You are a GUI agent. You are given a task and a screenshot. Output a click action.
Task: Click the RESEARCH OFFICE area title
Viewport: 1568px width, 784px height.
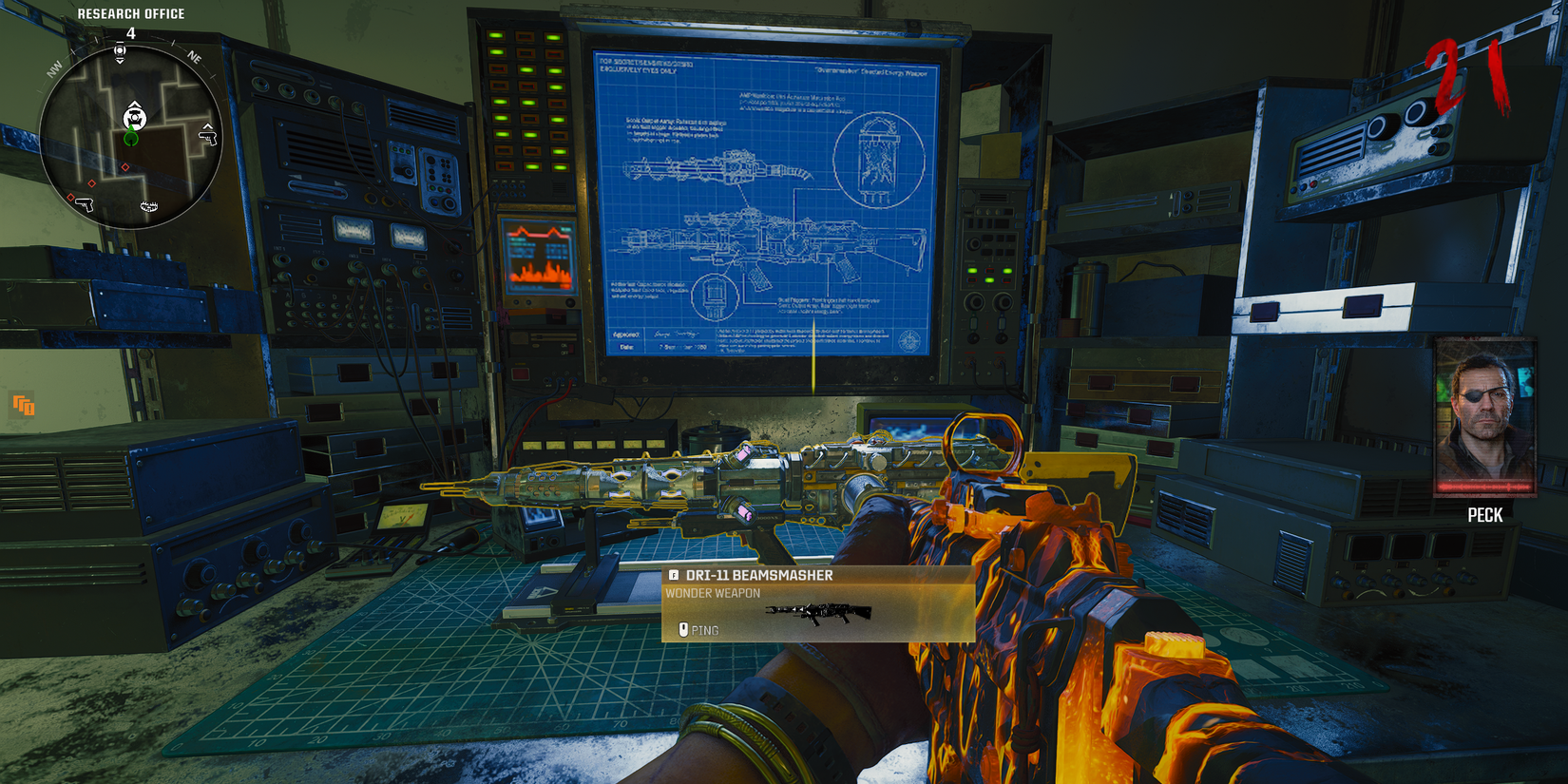132,13
